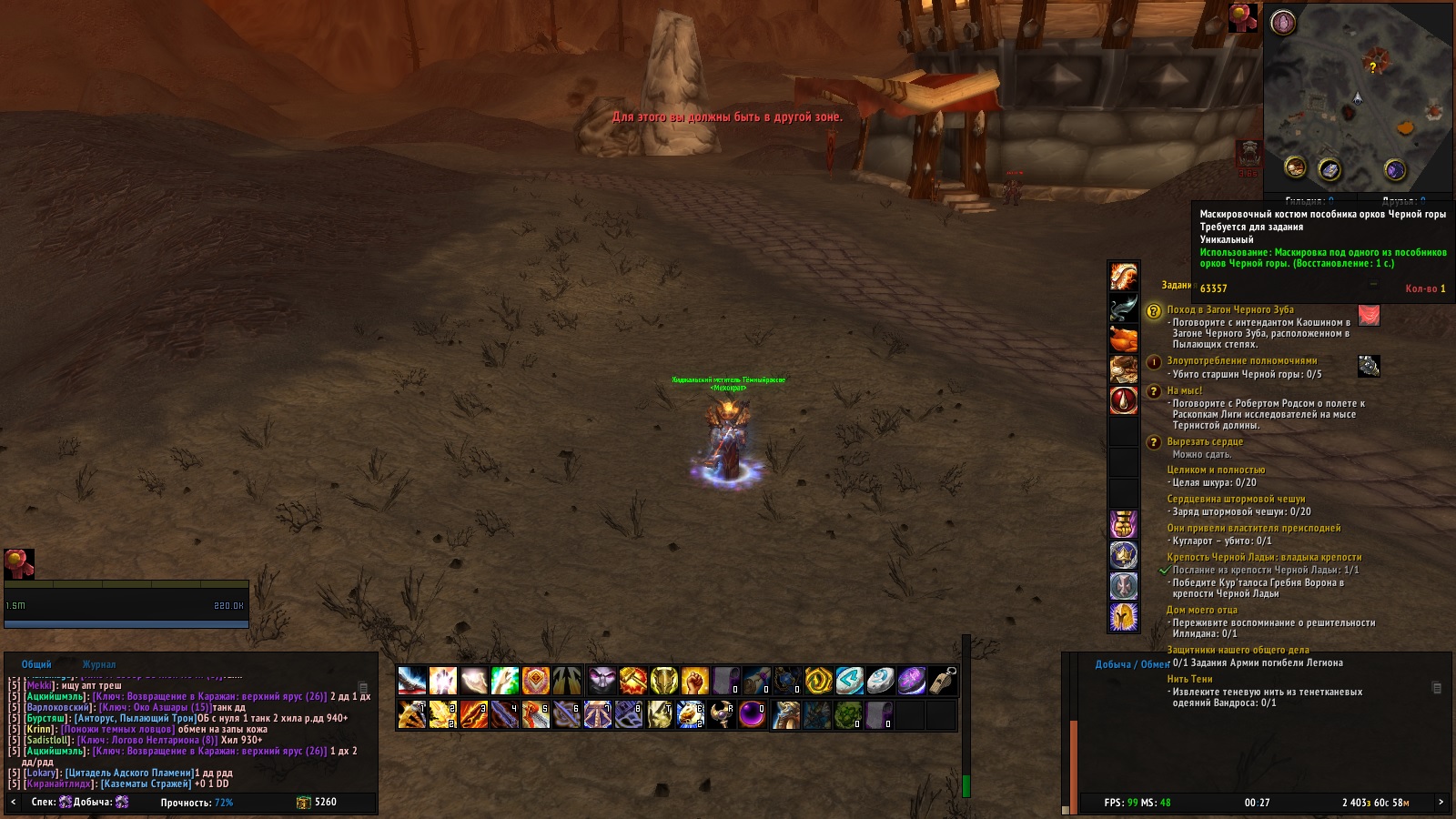Viewport: 1456px width, 819px height.
Task: Click the purple swirl icon on the minimap
Action: coord(1395,169)
